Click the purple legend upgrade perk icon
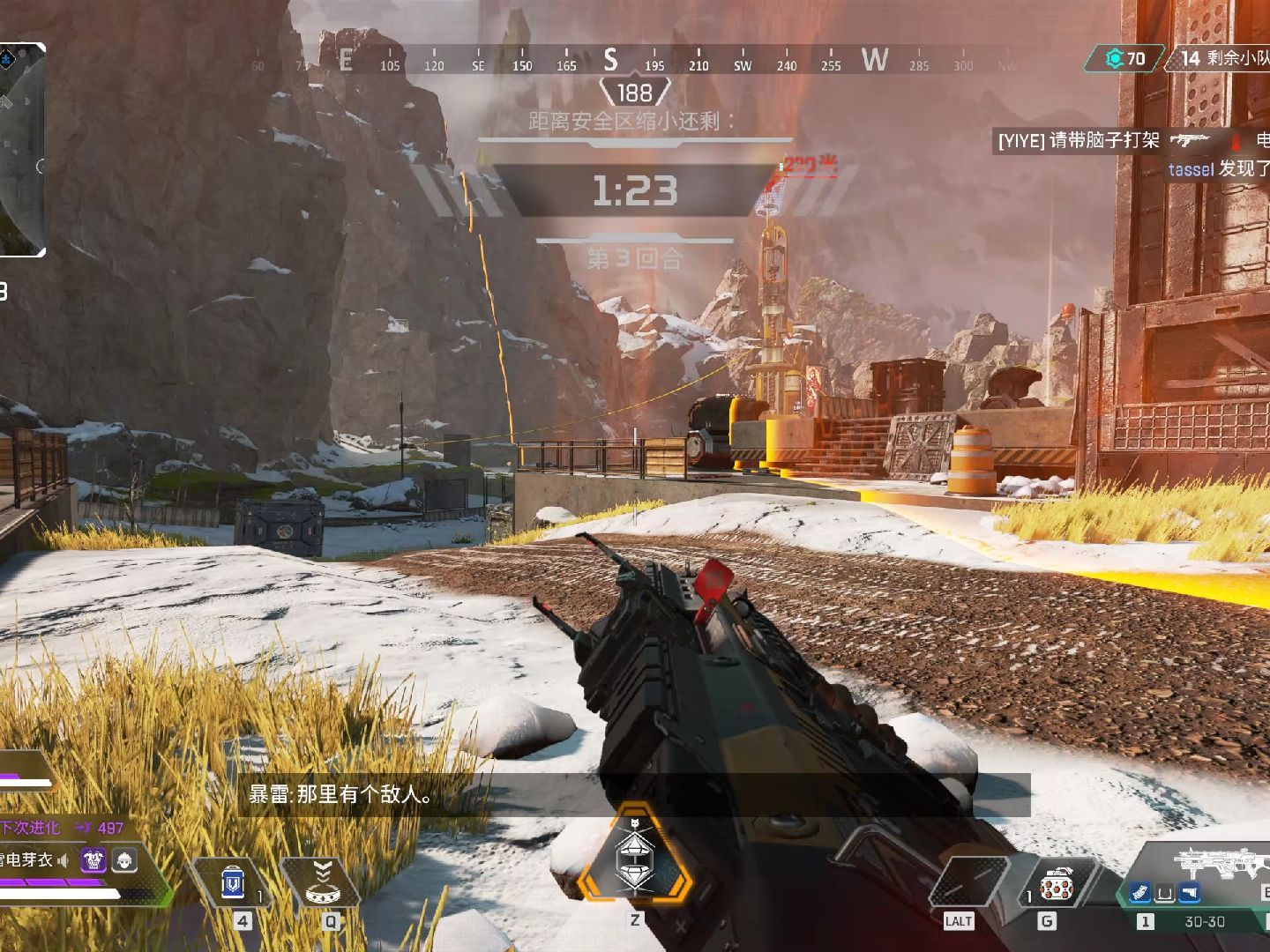The height and width of the screenshot is (952, 1270). coord(93,860)
